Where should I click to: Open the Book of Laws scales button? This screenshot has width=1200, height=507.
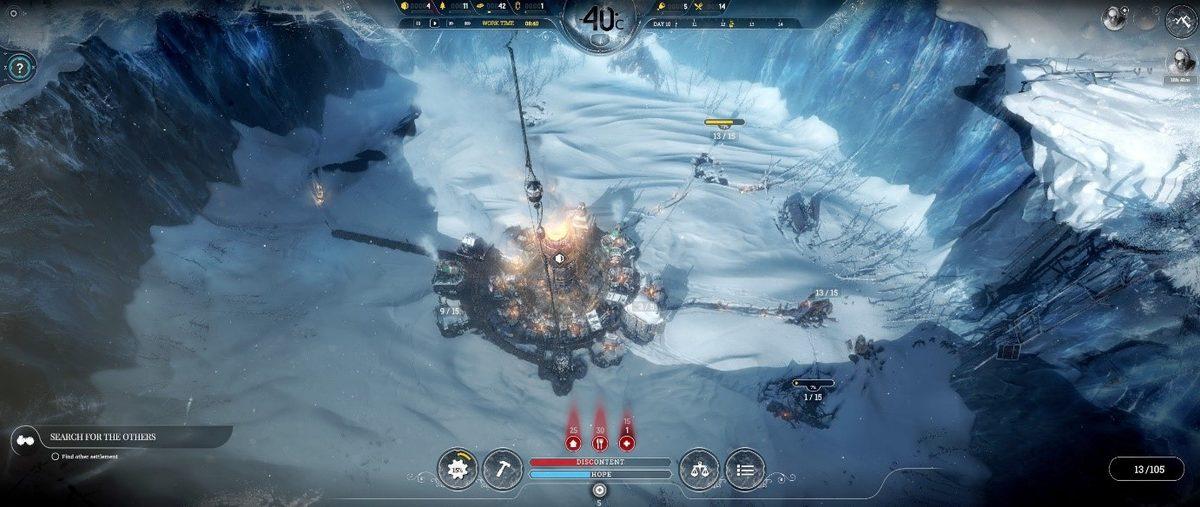click(x=699, y=468)
